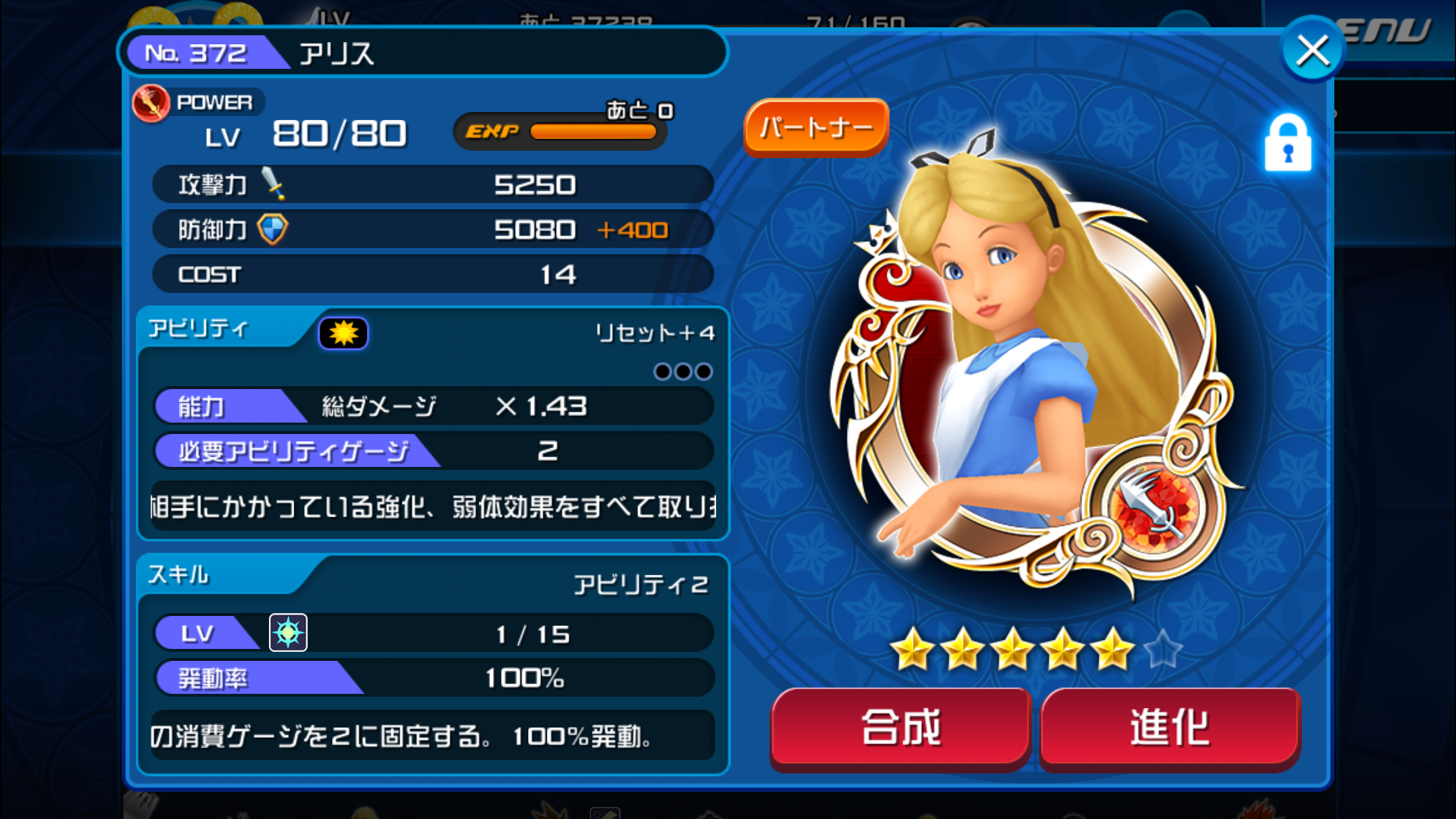This screenshot has width=1456, height=819.
Task: Tap the orange パートナー partner button
Action: coord(816,127)
